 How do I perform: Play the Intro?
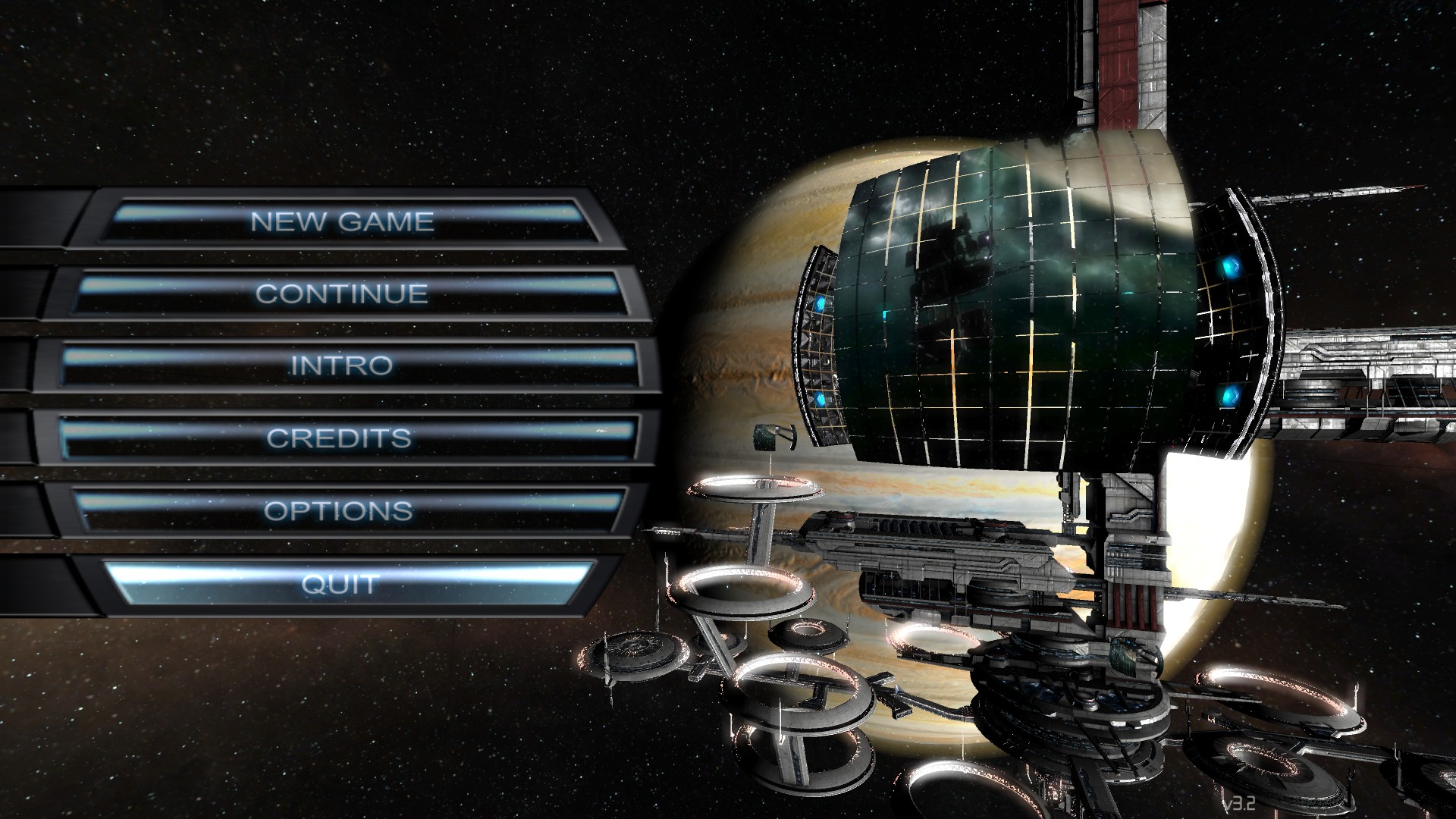342,366
